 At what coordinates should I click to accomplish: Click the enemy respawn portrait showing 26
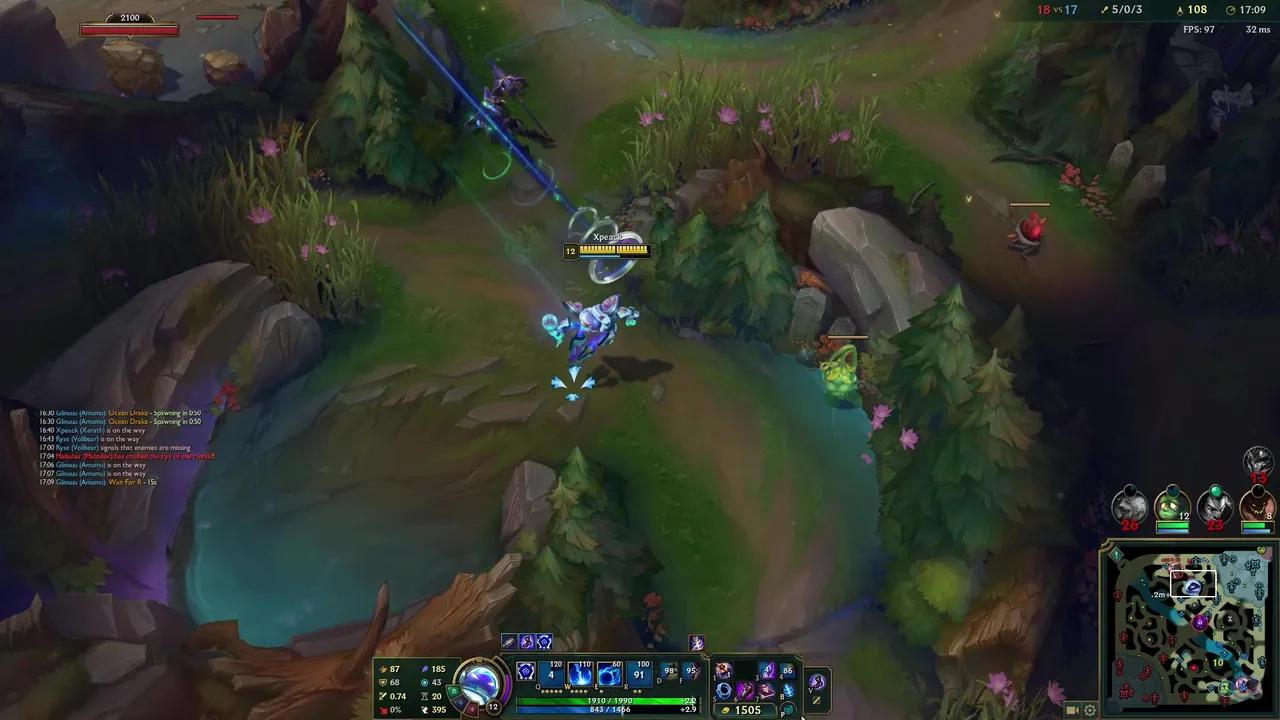(1128, 507)
